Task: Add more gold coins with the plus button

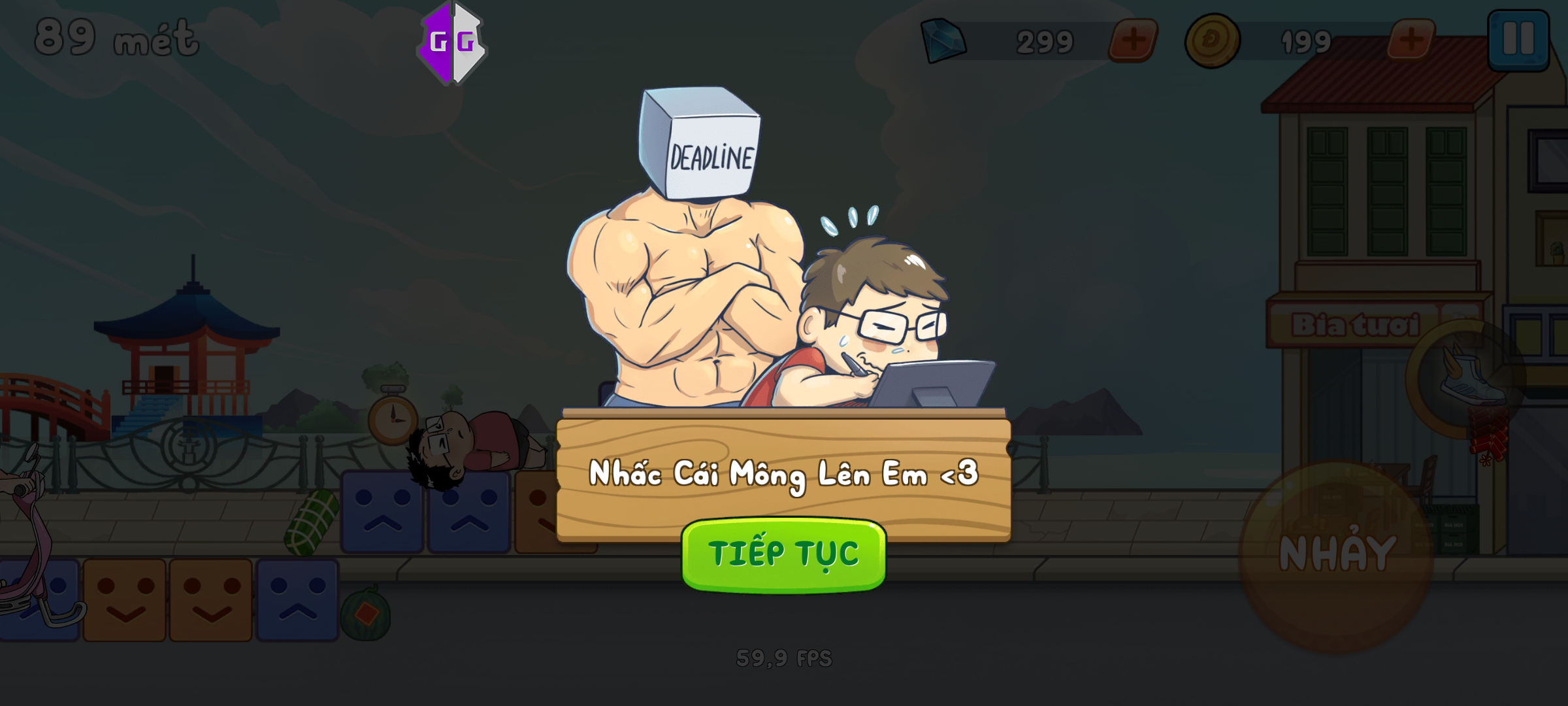Action: [x=1411, y=41]
